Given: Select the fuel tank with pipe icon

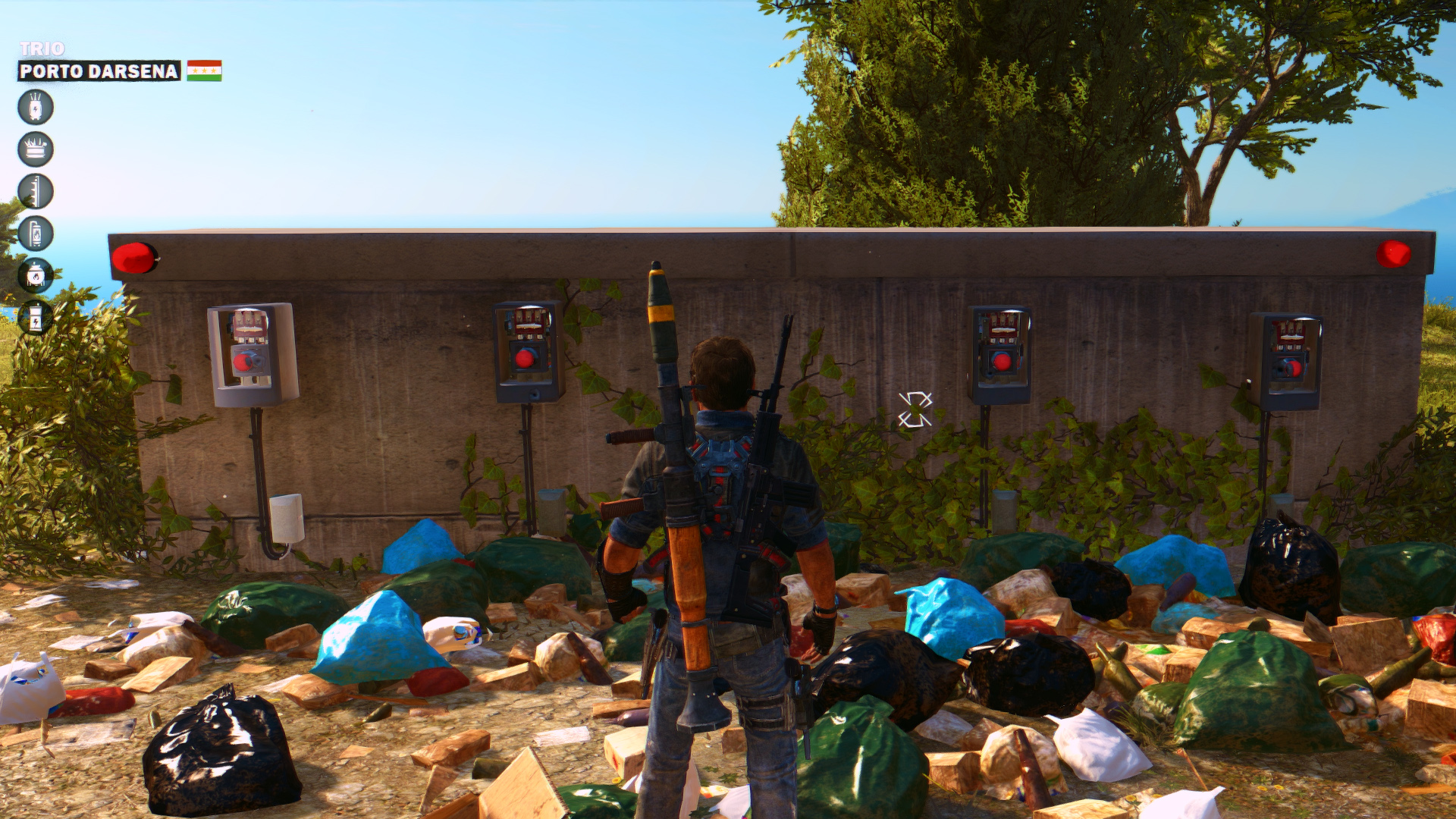Looking at the screenshot, I should 36,234.
